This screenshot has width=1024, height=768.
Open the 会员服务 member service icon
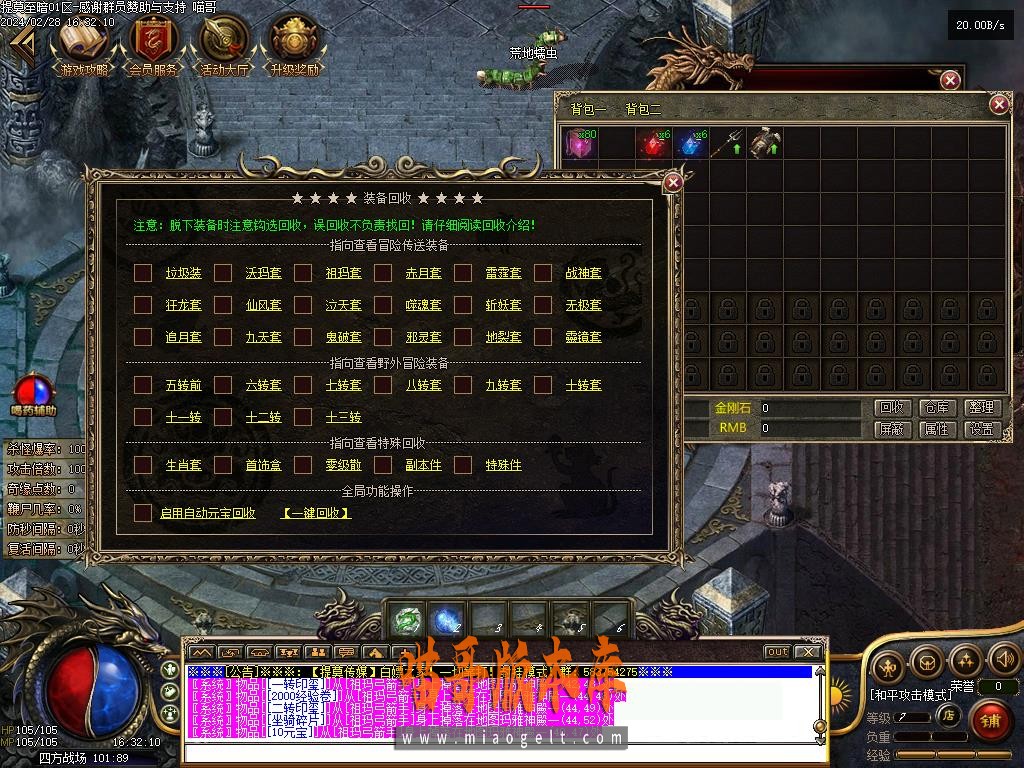pos(153,46)
